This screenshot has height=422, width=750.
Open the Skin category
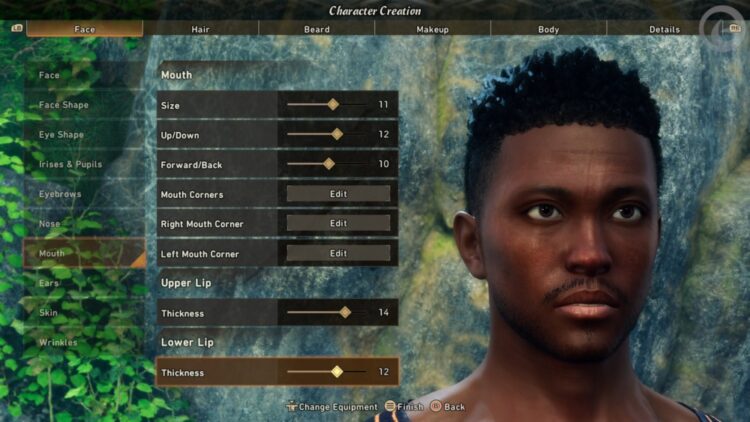pos(49,313)
